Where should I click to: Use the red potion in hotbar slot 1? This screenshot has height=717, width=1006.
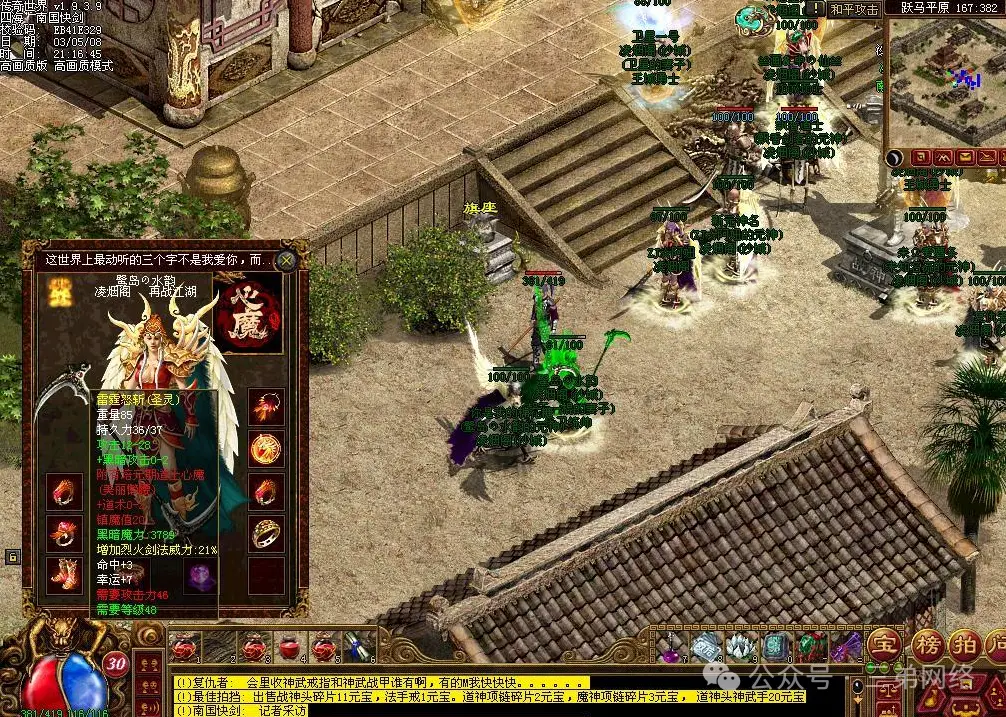click(184, 647)
